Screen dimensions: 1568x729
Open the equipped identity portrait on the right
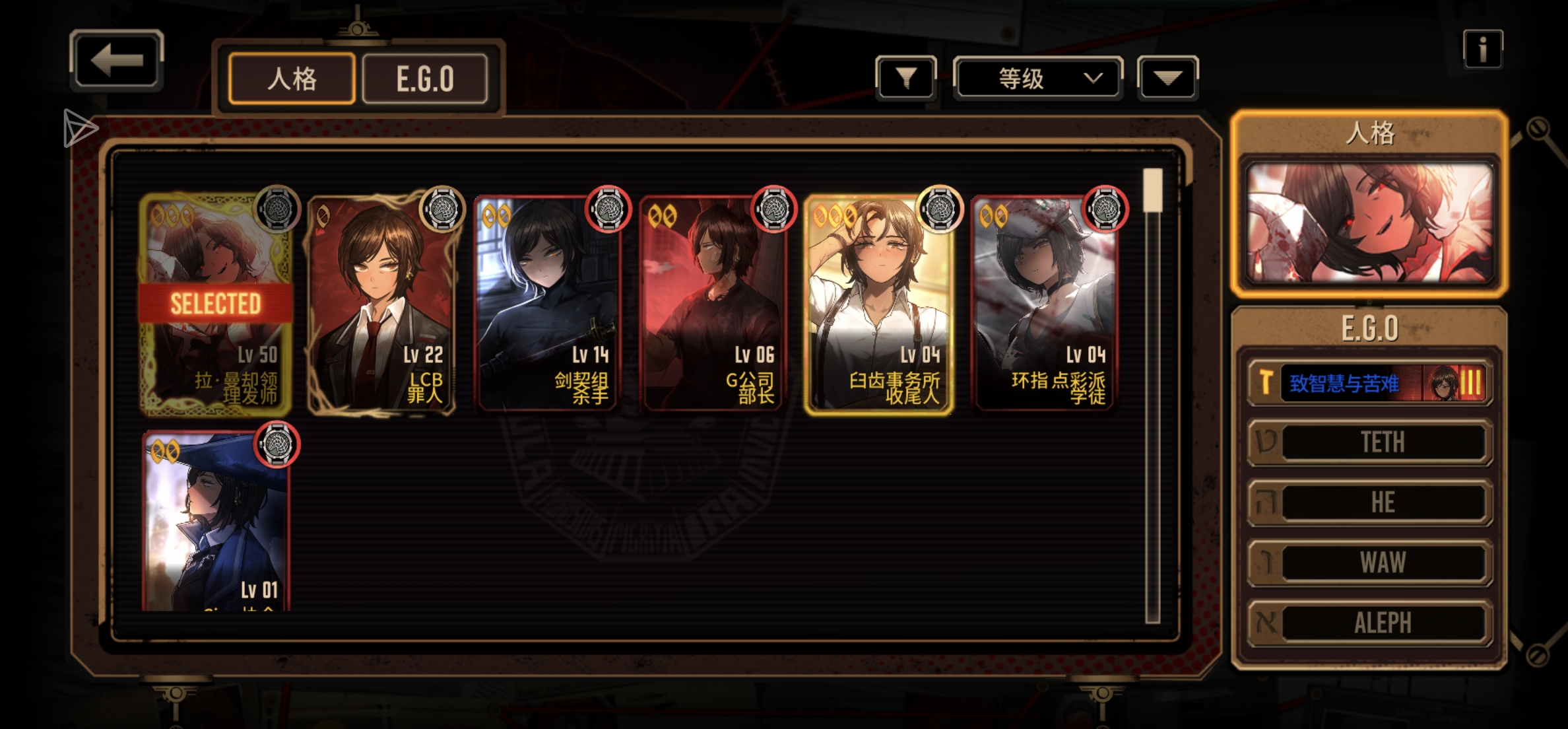tap(1369, 223)
